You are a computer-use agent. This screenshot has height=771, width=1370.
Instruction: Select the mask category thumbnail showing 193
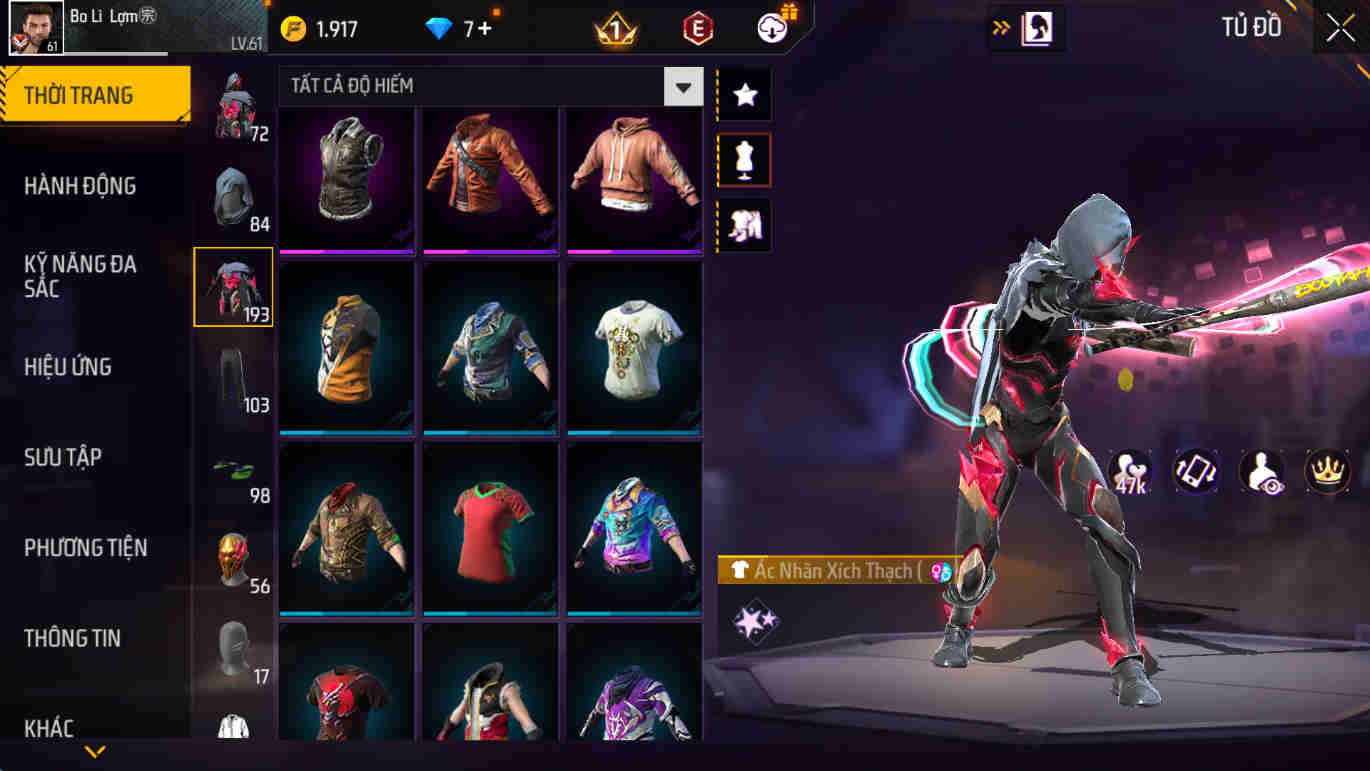point(233,287)
